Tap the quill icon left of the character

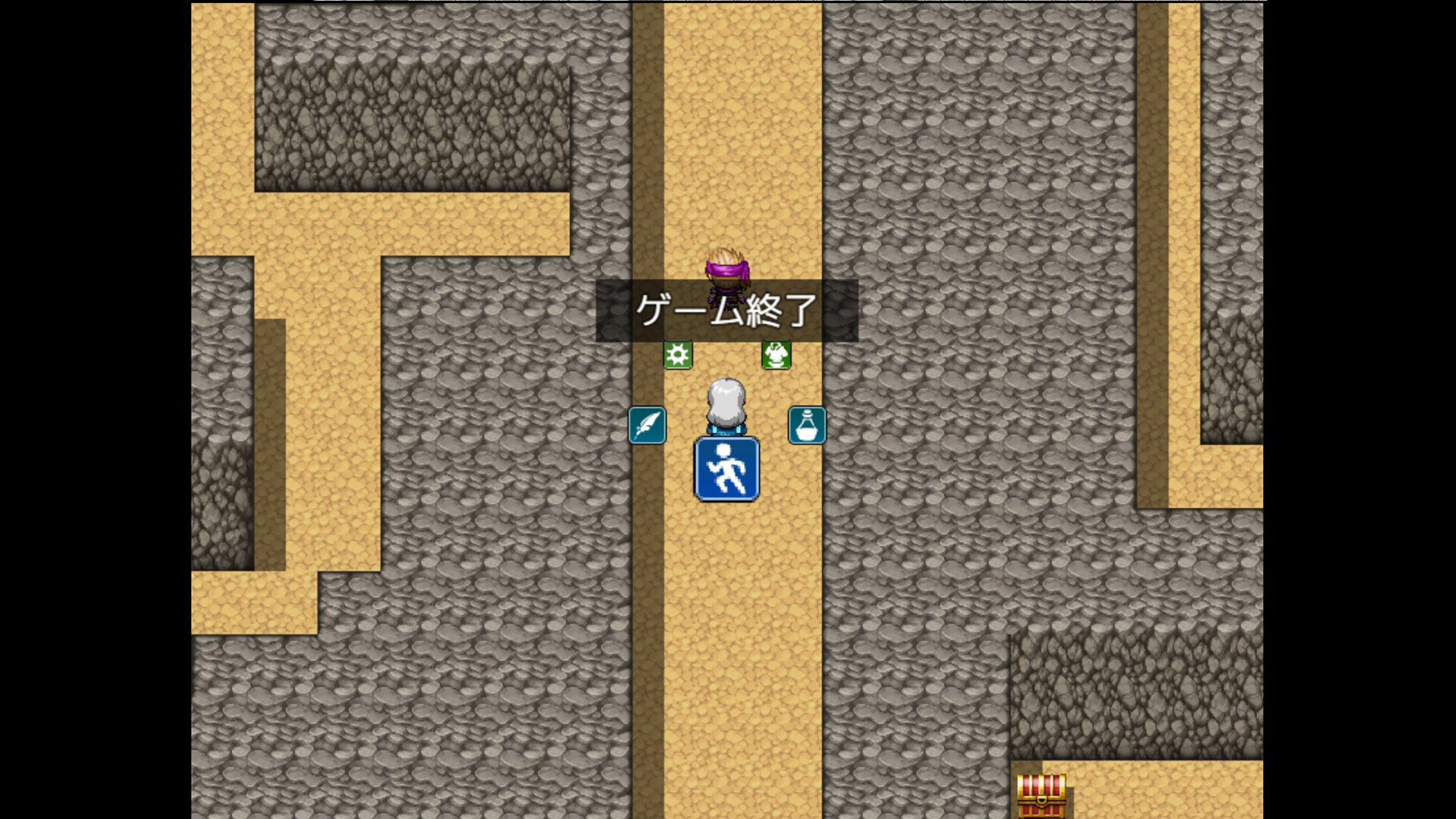pyautogui.click(x=647, y=425)
